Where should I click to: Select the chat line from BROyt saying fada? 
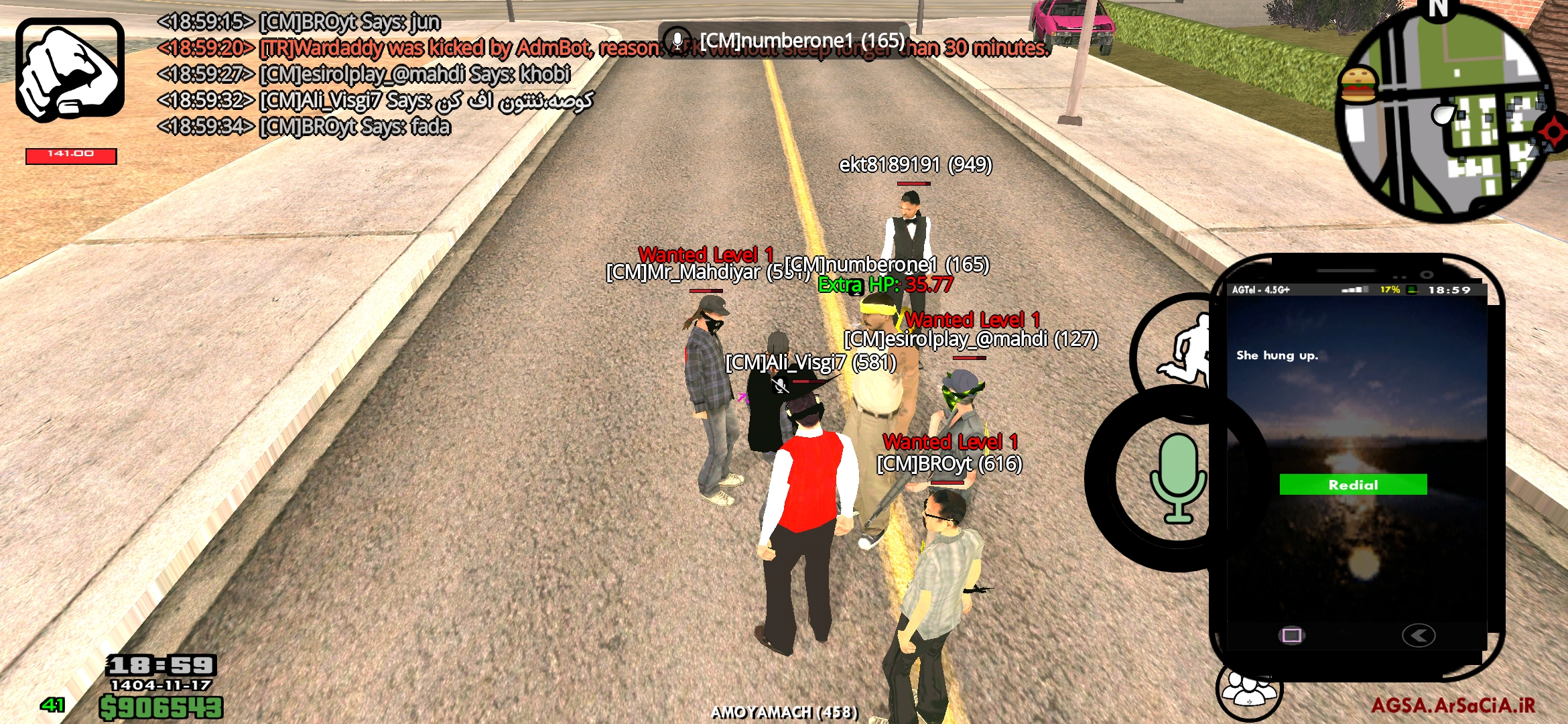305,125
